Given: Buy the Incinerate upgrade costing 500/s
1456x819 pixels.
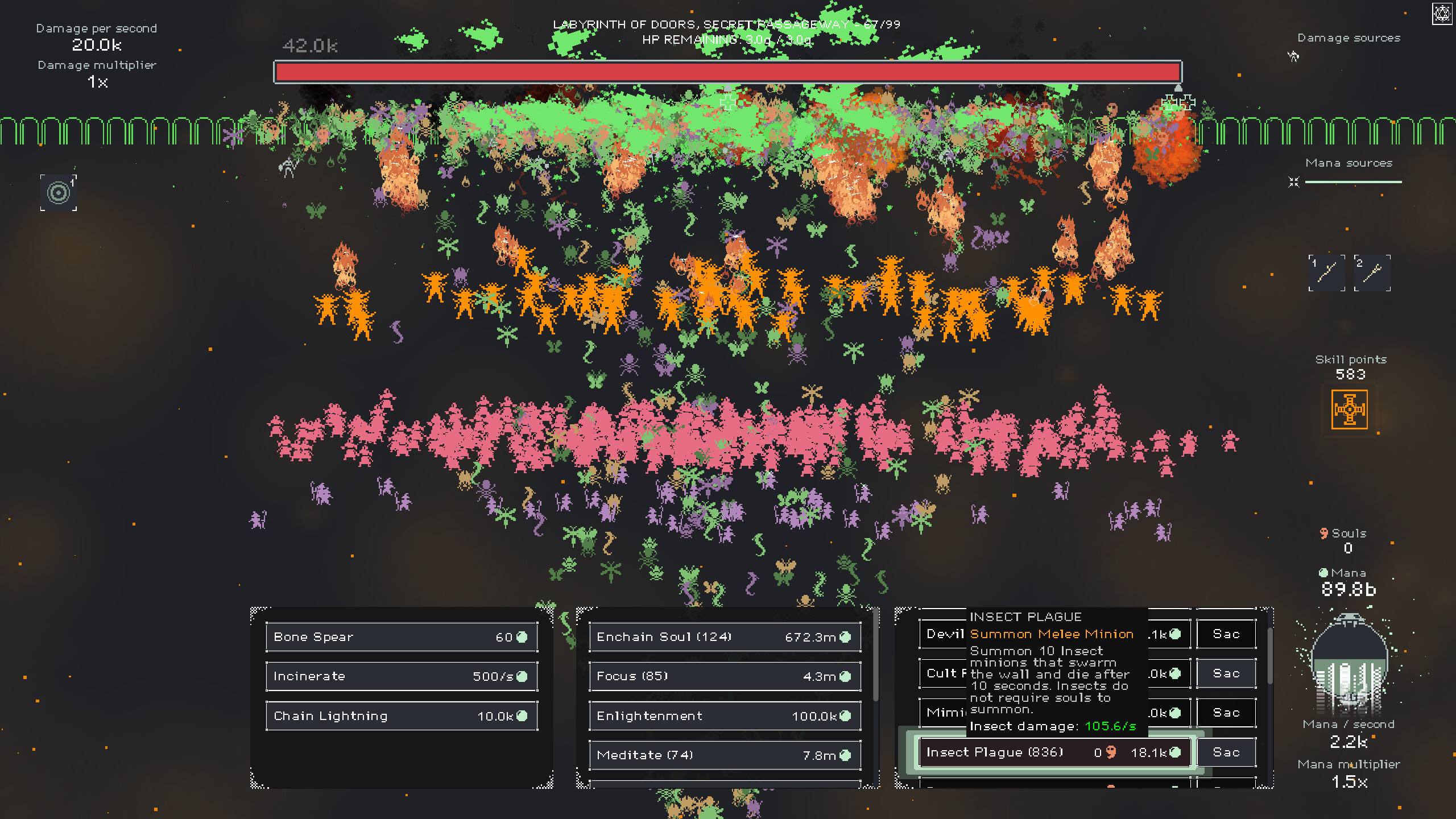Looking at the screenshot, I should pos(401,676).
